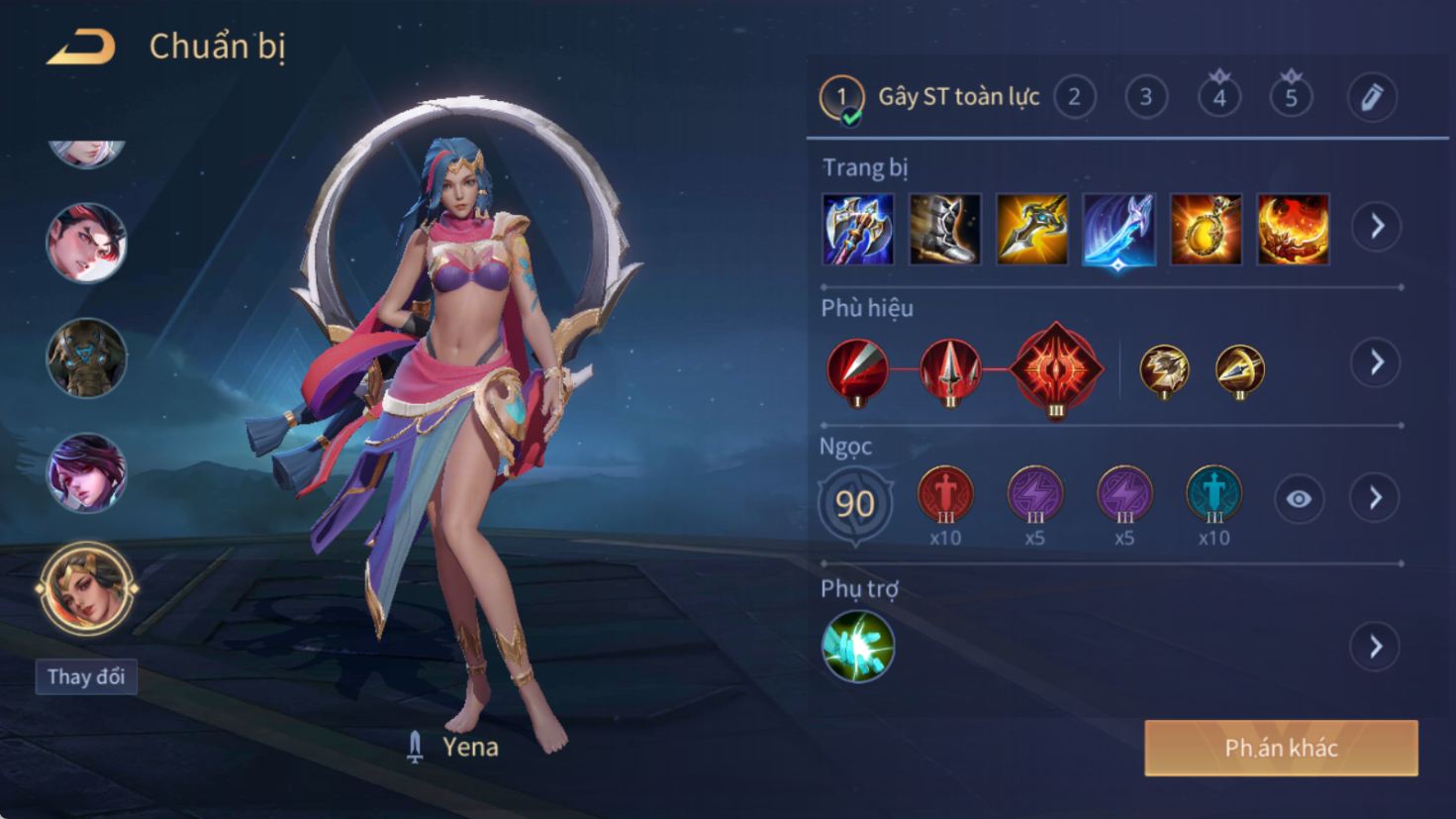Image resolution: width=1456 pixels, height=819 pixels.
Task: Select the red rune x10
Action: click(x=945, y=494)
